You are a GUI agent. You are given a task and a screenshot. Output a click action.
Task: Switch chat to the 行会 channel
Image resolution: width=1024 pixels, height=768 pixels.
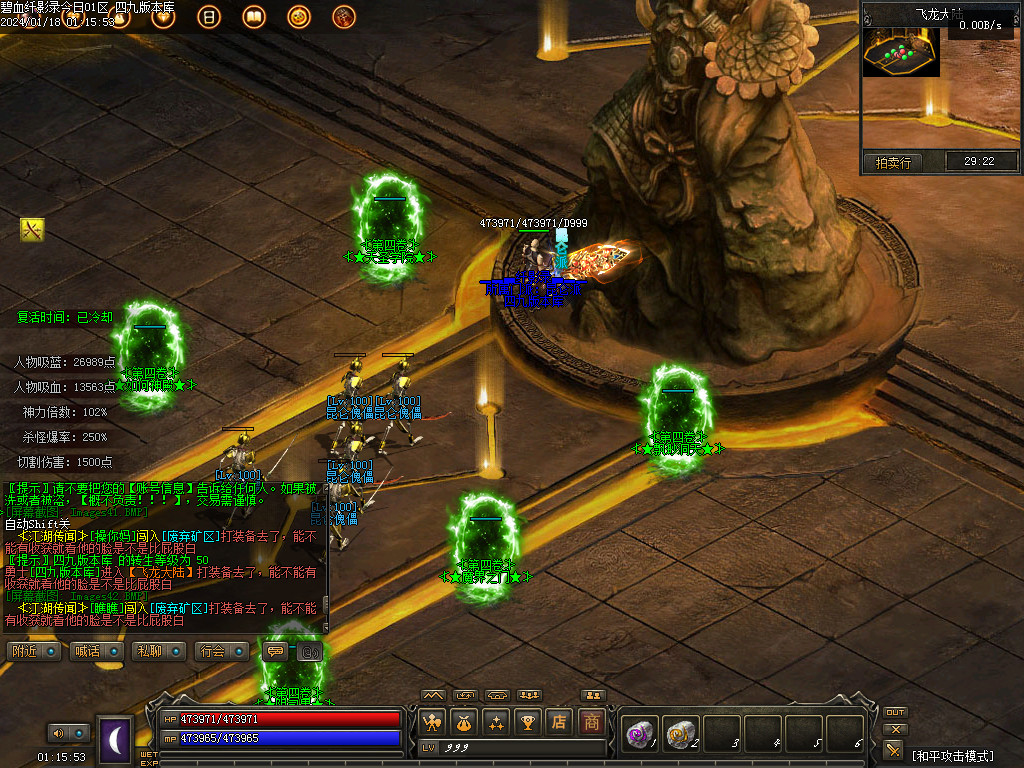pos(218,652)
